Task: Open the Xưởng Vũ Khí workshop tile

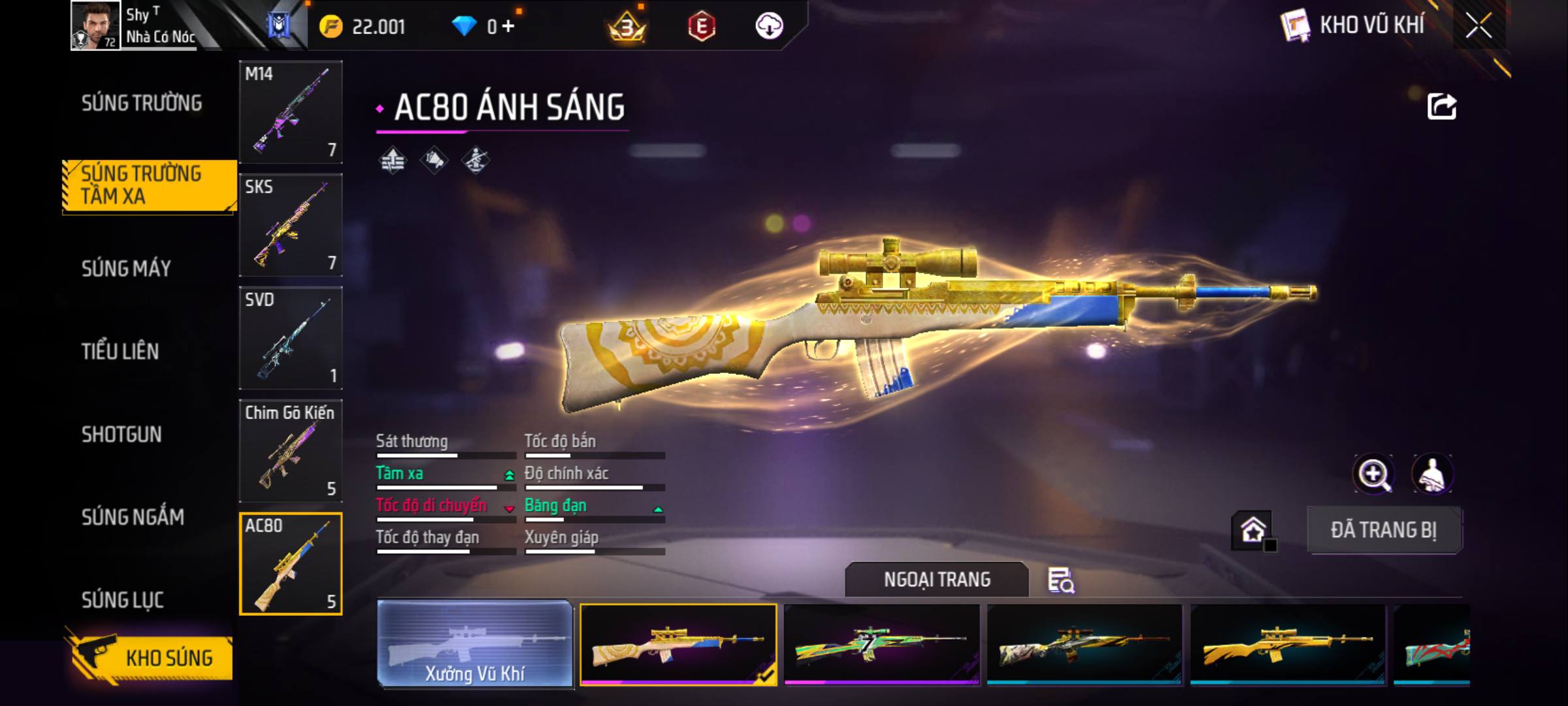Action: coord(475,644)
